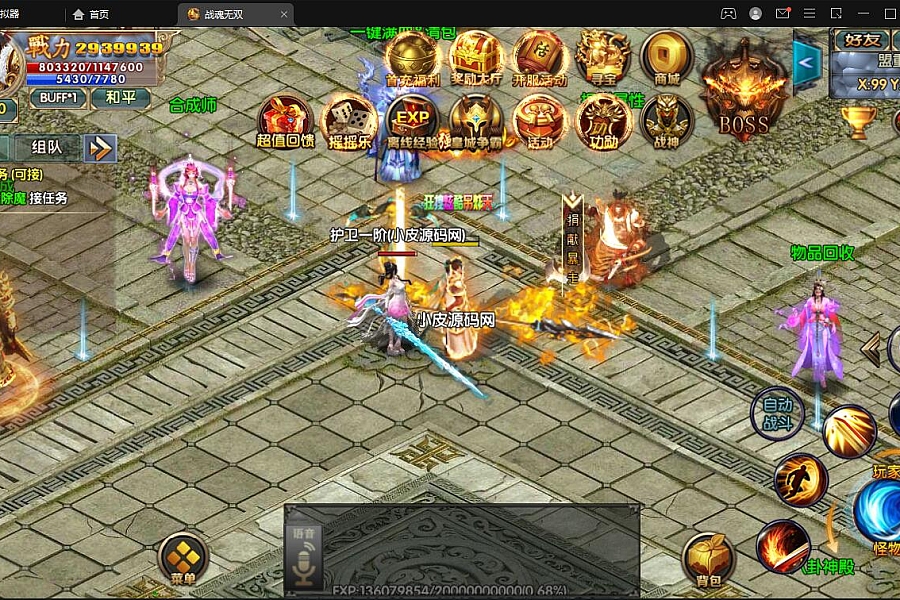This screenshot has width=900, height=600.
Task: Claim 离线经验 offline EXP
Action: click(x=413, y=121)
